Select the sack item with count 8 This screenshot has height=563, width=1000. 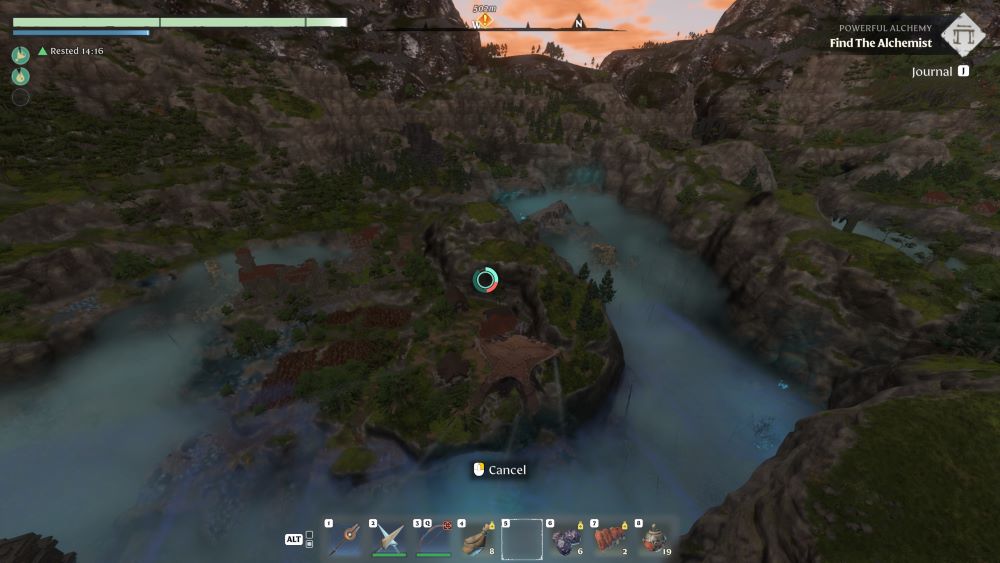(477, 538)
